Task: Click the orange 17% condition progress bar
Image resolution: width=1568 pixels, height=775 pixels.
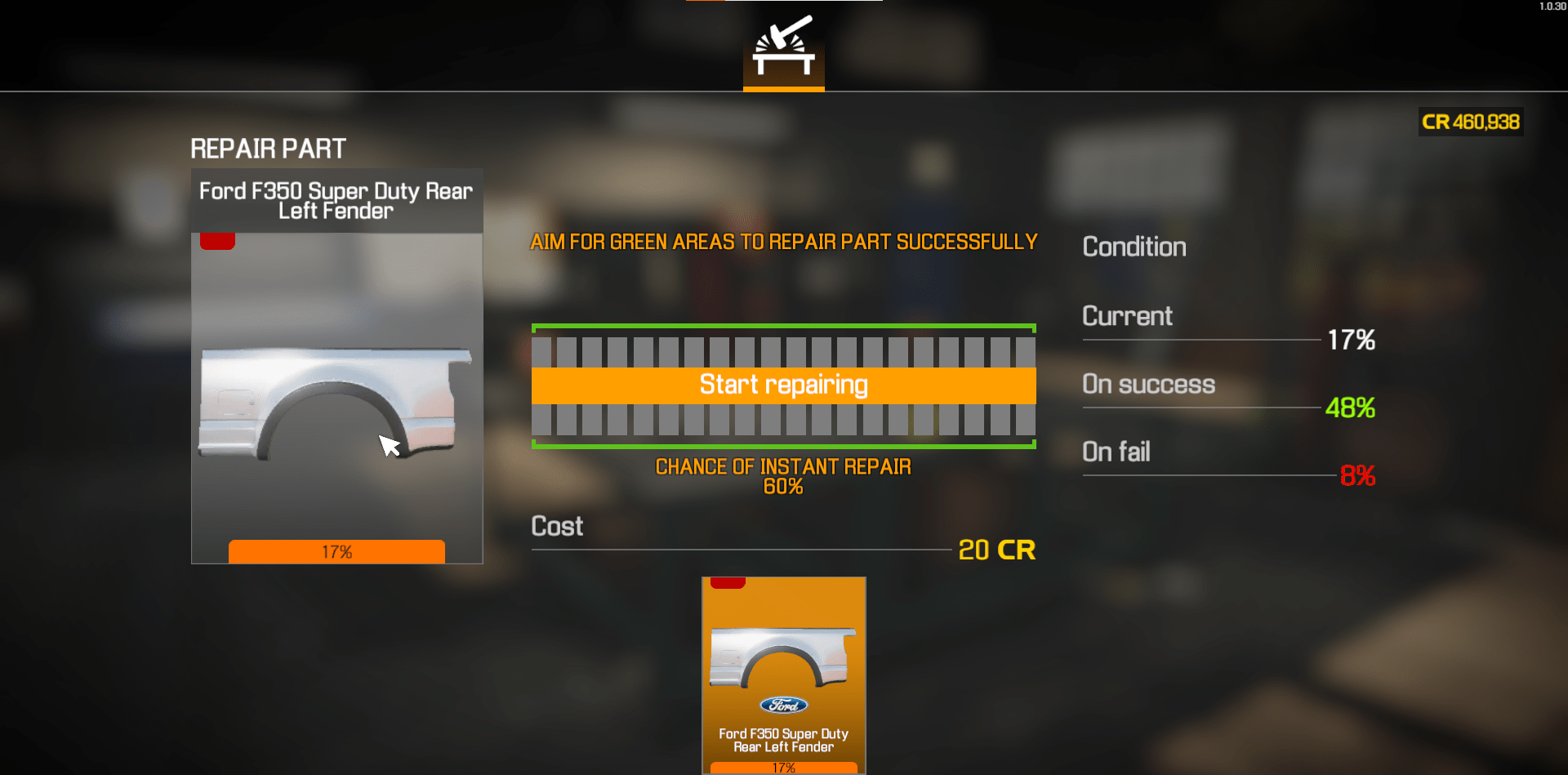Action: point(336,551)
